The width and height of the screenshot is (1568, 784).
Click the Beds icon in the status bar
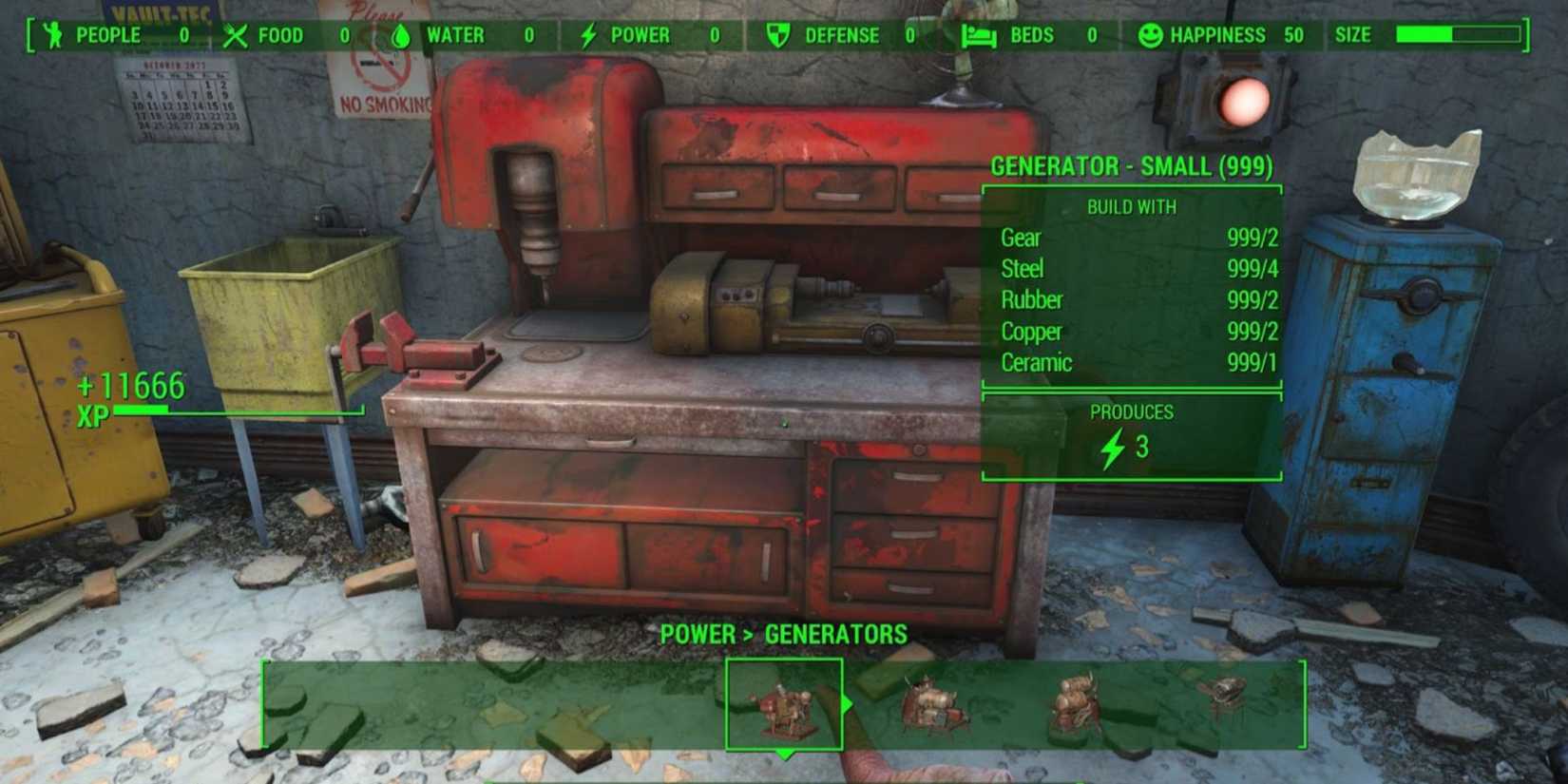[980, 36]
